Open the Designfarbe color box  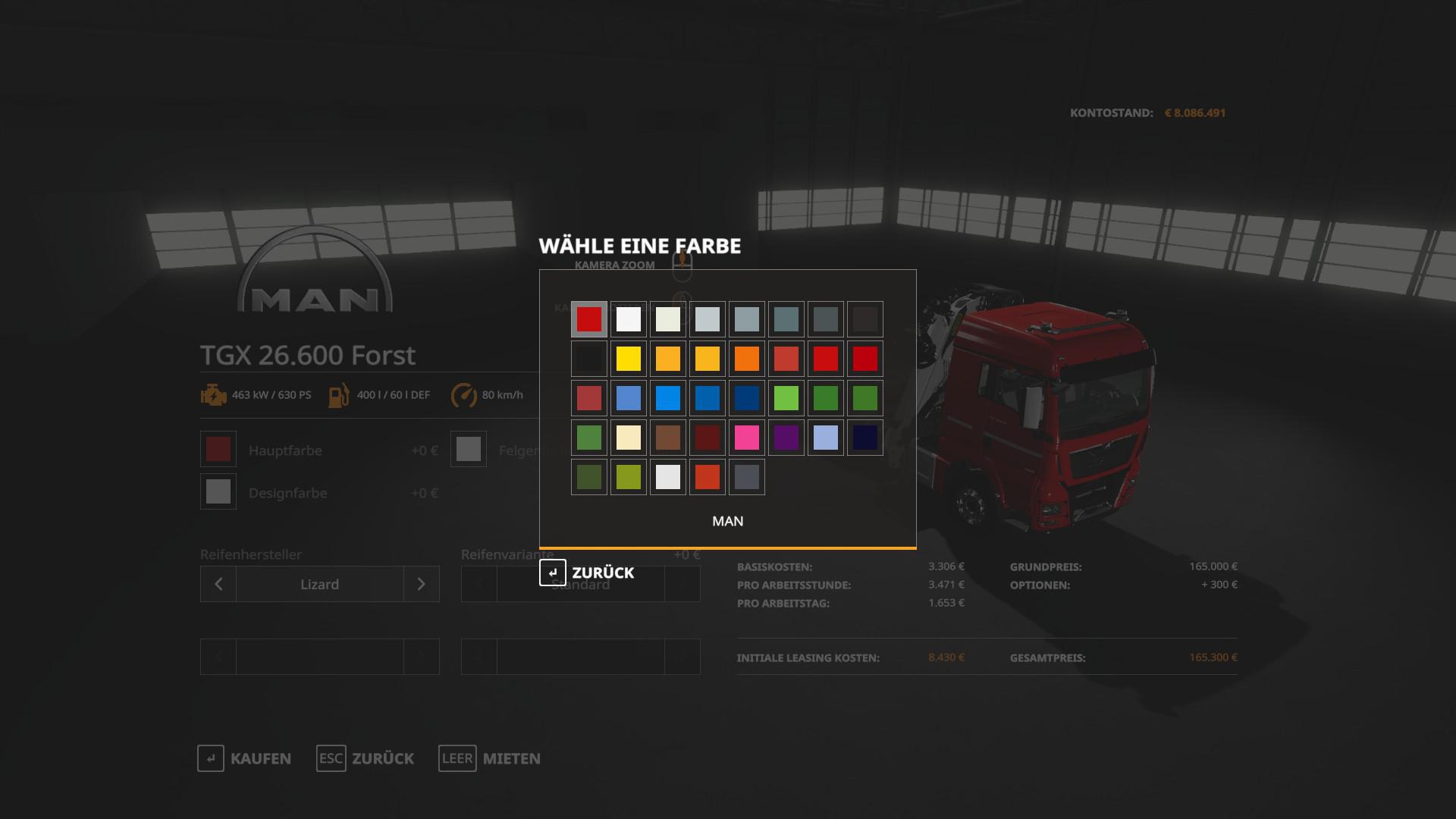click(x=218, y=492)
